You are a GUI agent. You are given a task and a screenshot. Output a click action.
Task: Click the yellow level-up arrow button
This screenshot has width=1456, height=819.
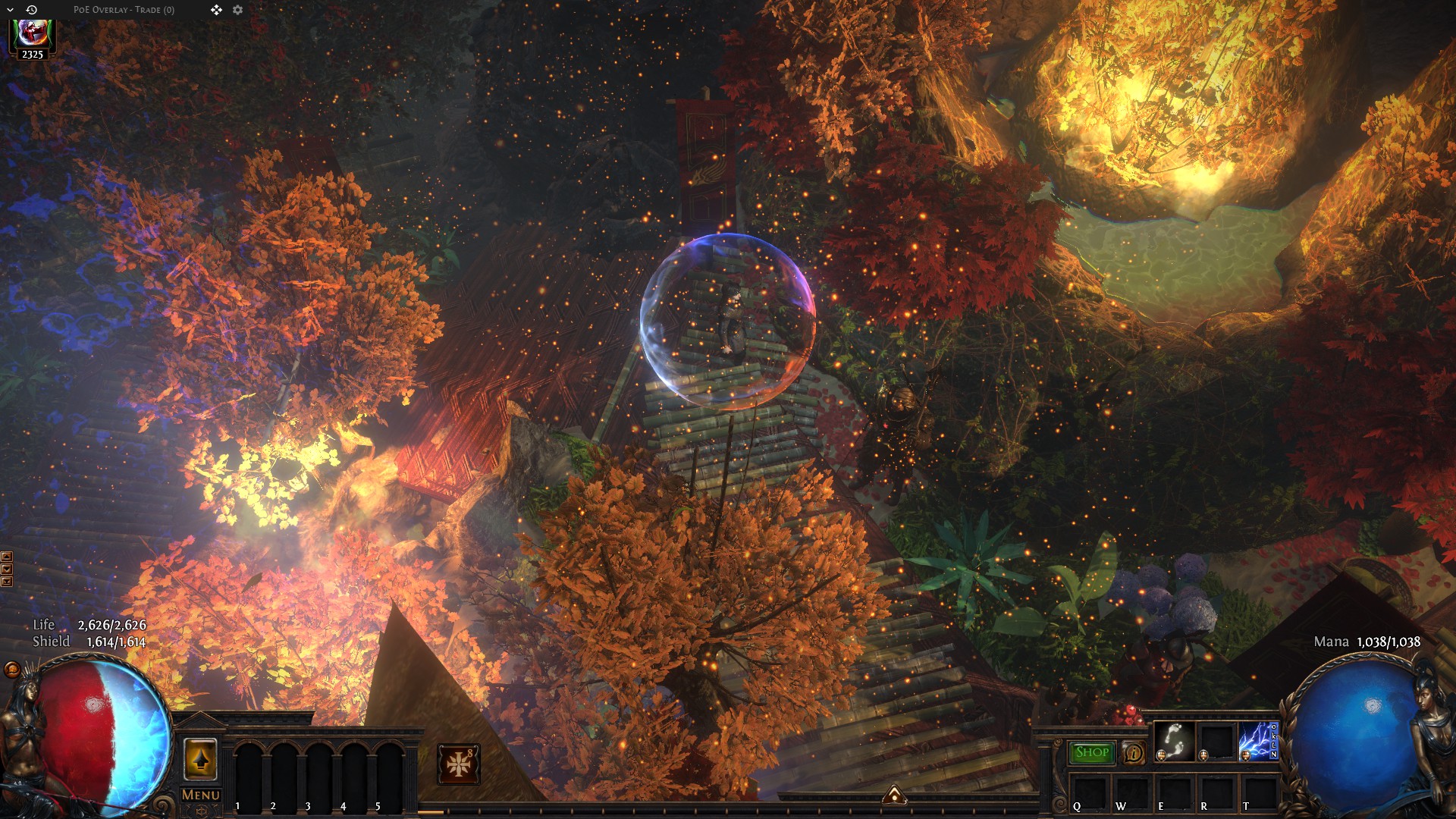click(201, 759)
